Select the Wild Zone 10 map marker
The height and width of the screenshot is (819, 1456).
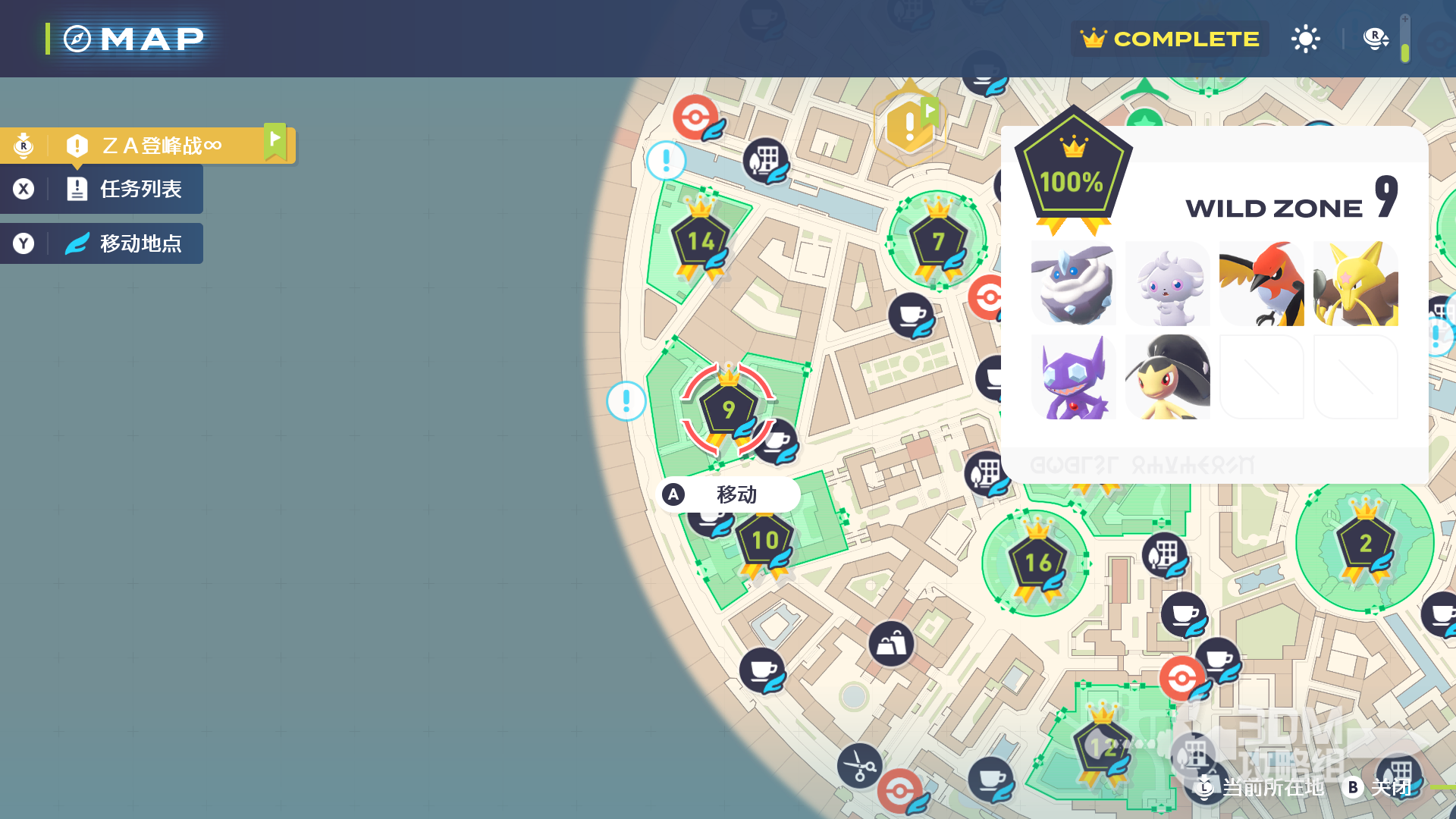[x=764, y=541]
